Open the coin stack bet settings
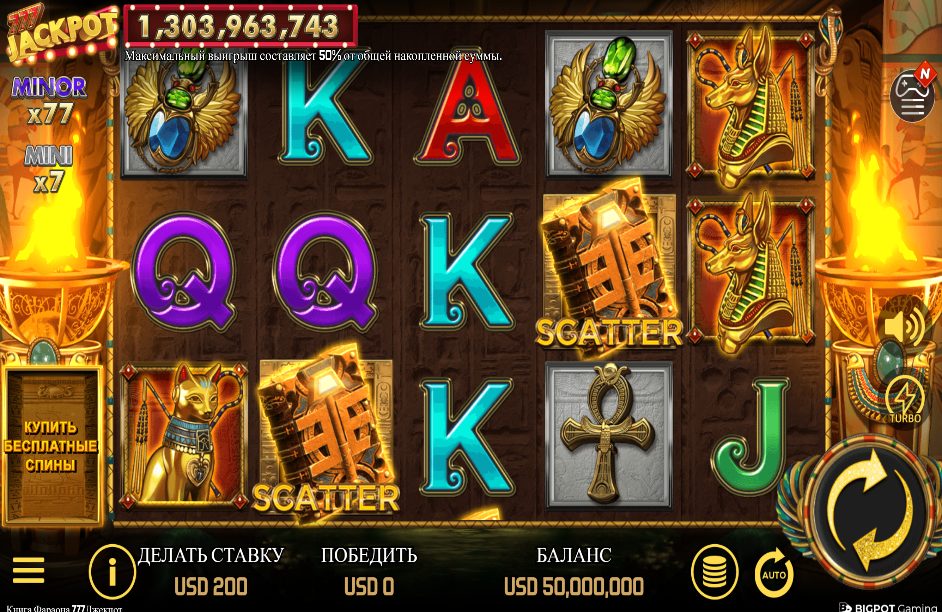 (714, 572)
